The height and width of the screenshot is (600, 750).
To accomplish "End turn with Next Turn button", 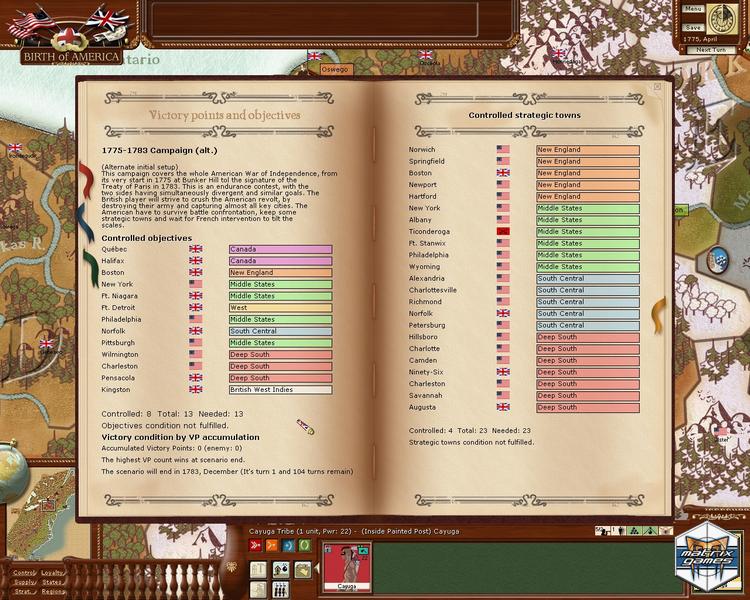I will [x=710, y=49].
